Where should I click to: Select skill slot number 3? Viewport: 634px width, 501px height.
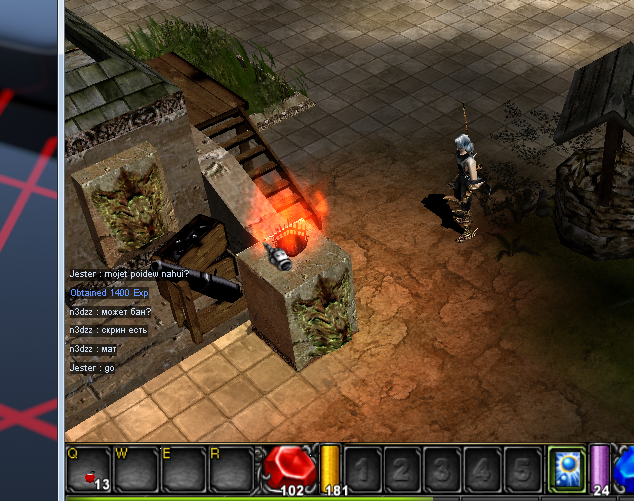coord(442,468)
